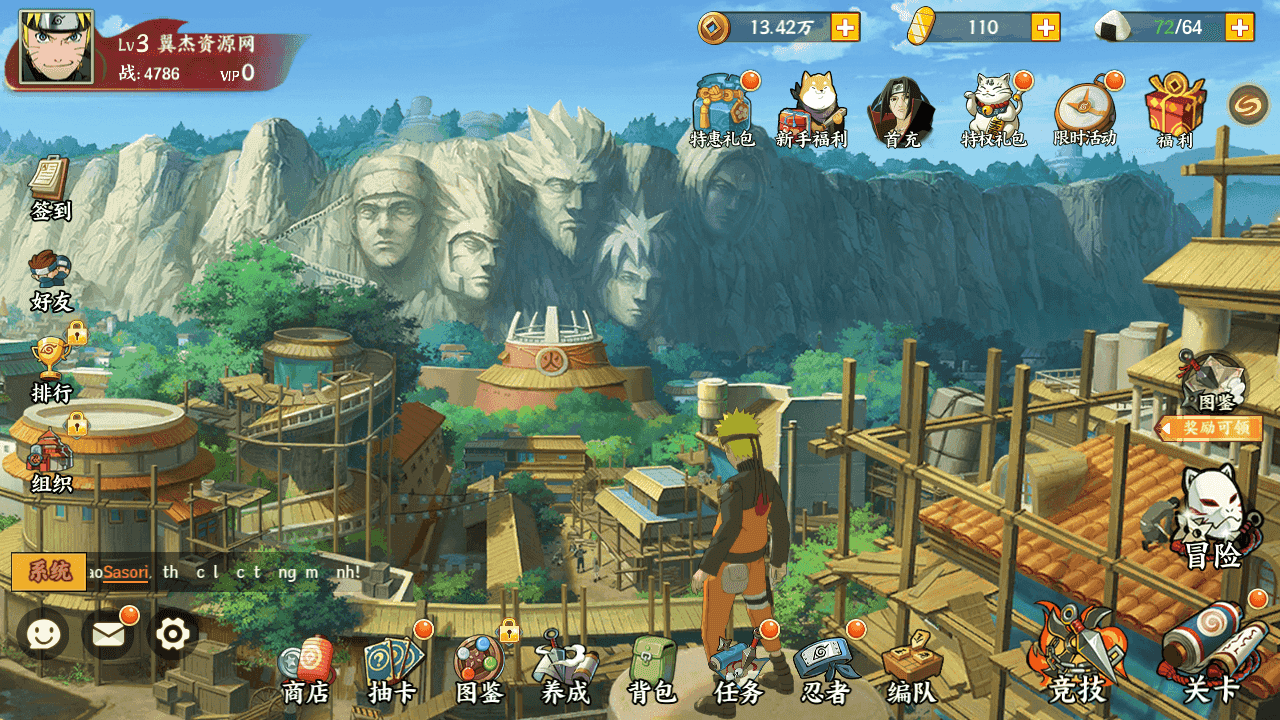Open the settings gear icon
Screen dimensions: 1280x720
pos(173,634)
